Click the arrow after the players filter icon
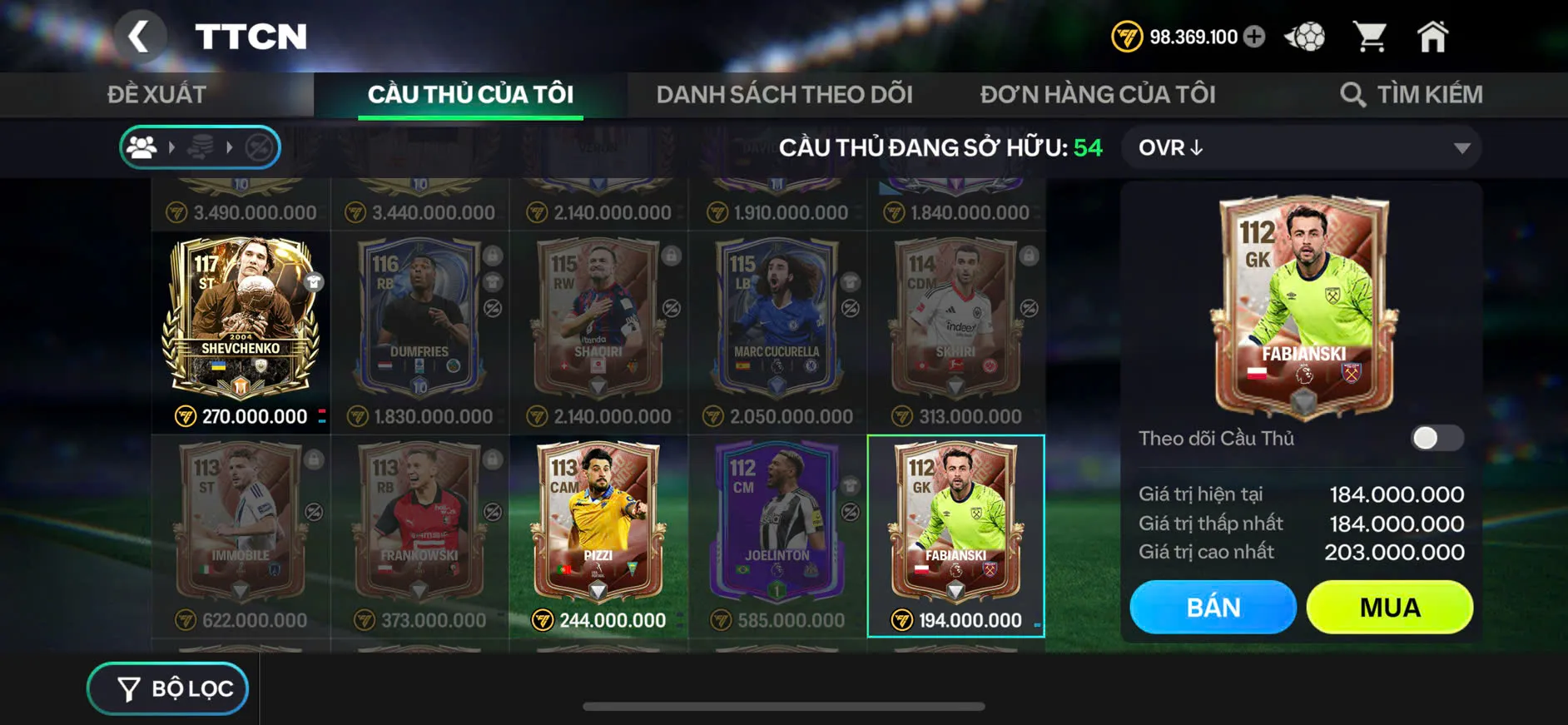The height and width of the screenshot is (725, 1568). [x=173, y=147]
